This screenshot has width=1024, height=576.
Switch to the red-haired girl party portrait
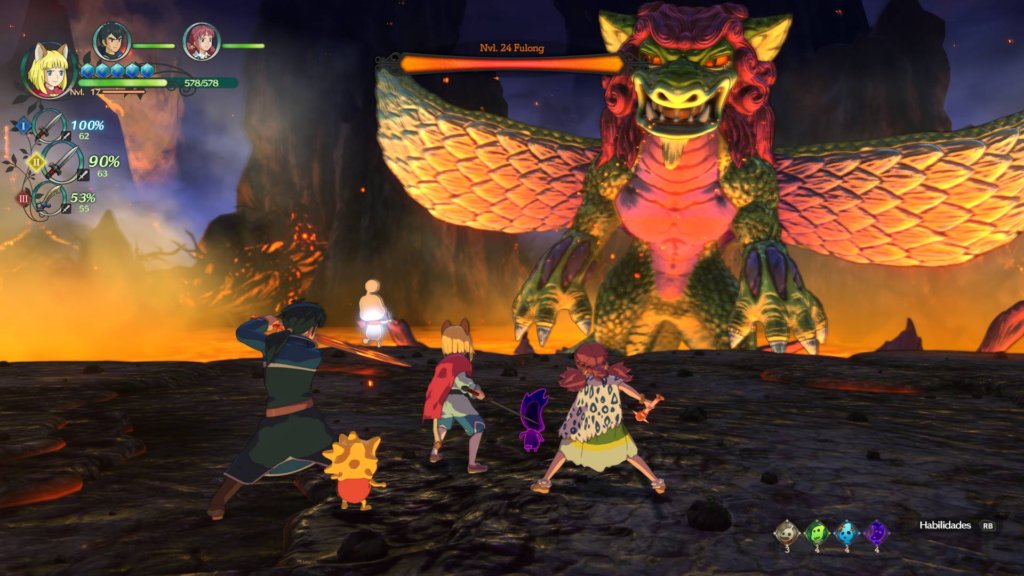(201, 41)
